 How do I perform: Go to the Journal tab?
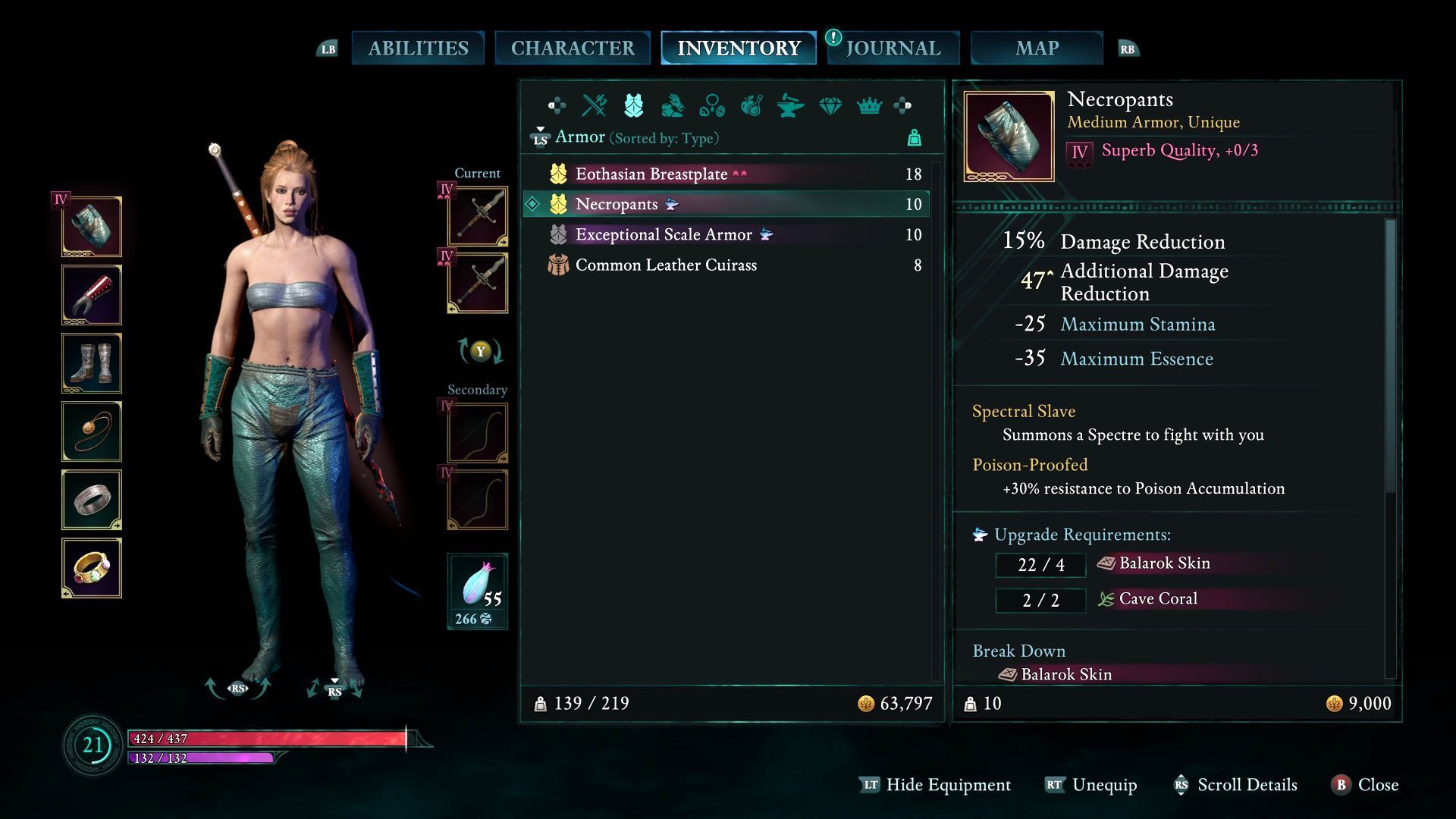[x=893, y=49]
